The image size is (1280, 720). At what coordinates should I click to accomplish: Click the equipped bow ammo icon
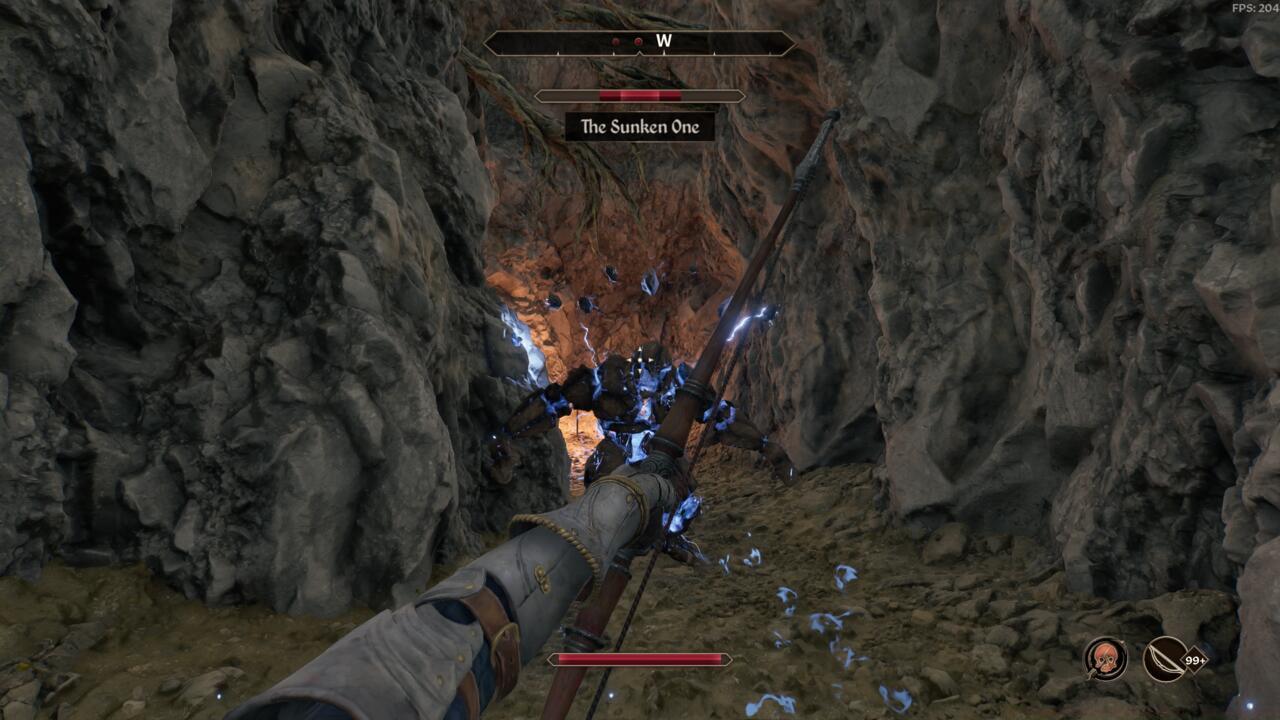pyautogui.click(x=1163, y=660)
